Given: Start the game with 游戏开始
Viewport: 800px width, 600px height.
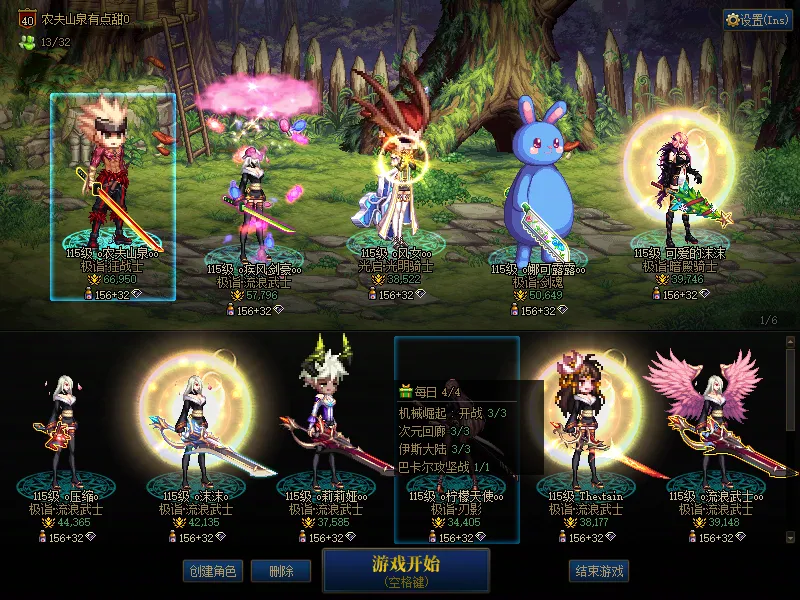Looking at the screenshot, I should point(406,569).
